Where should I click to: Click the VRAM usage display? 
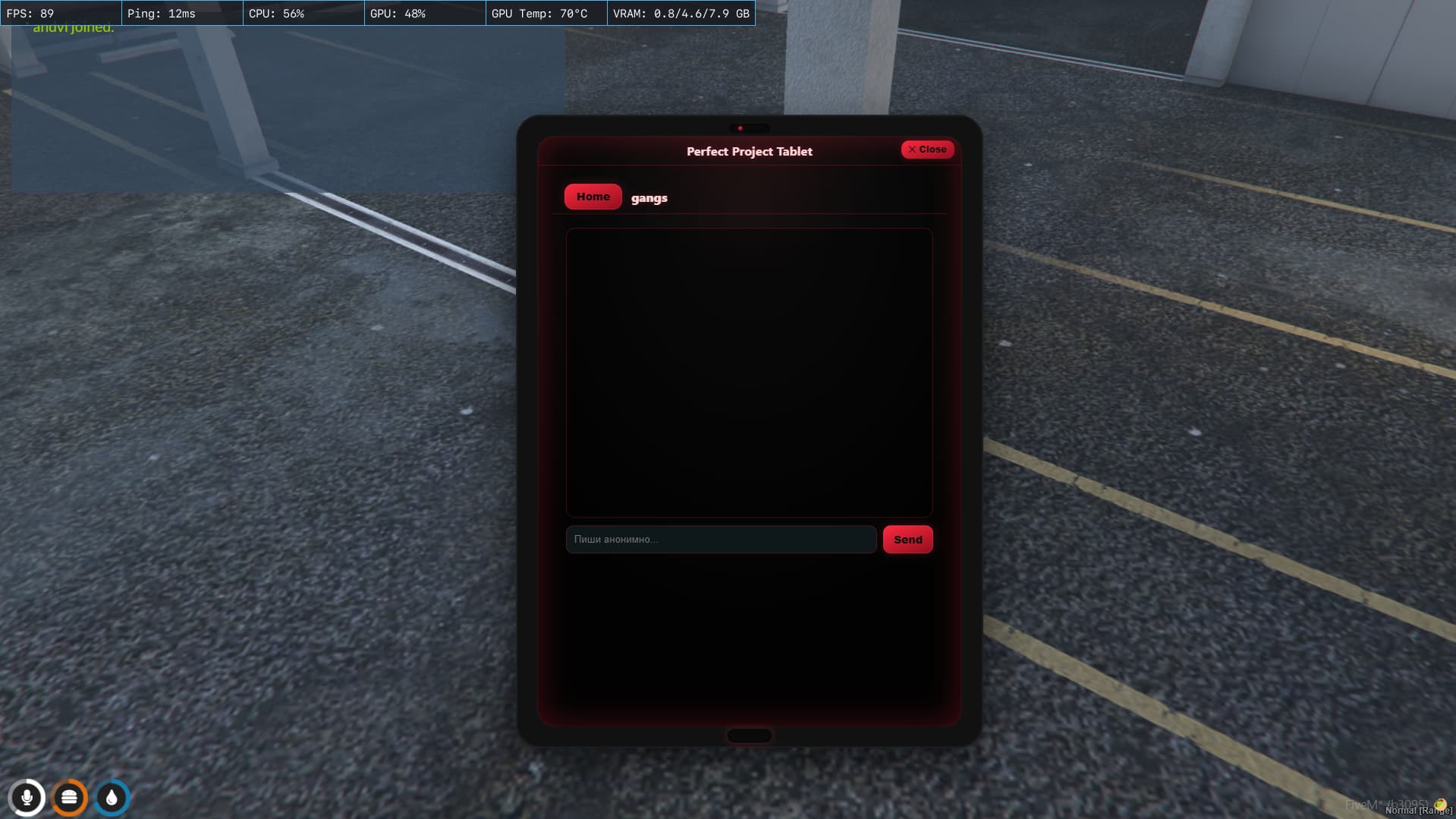(680, 12)
